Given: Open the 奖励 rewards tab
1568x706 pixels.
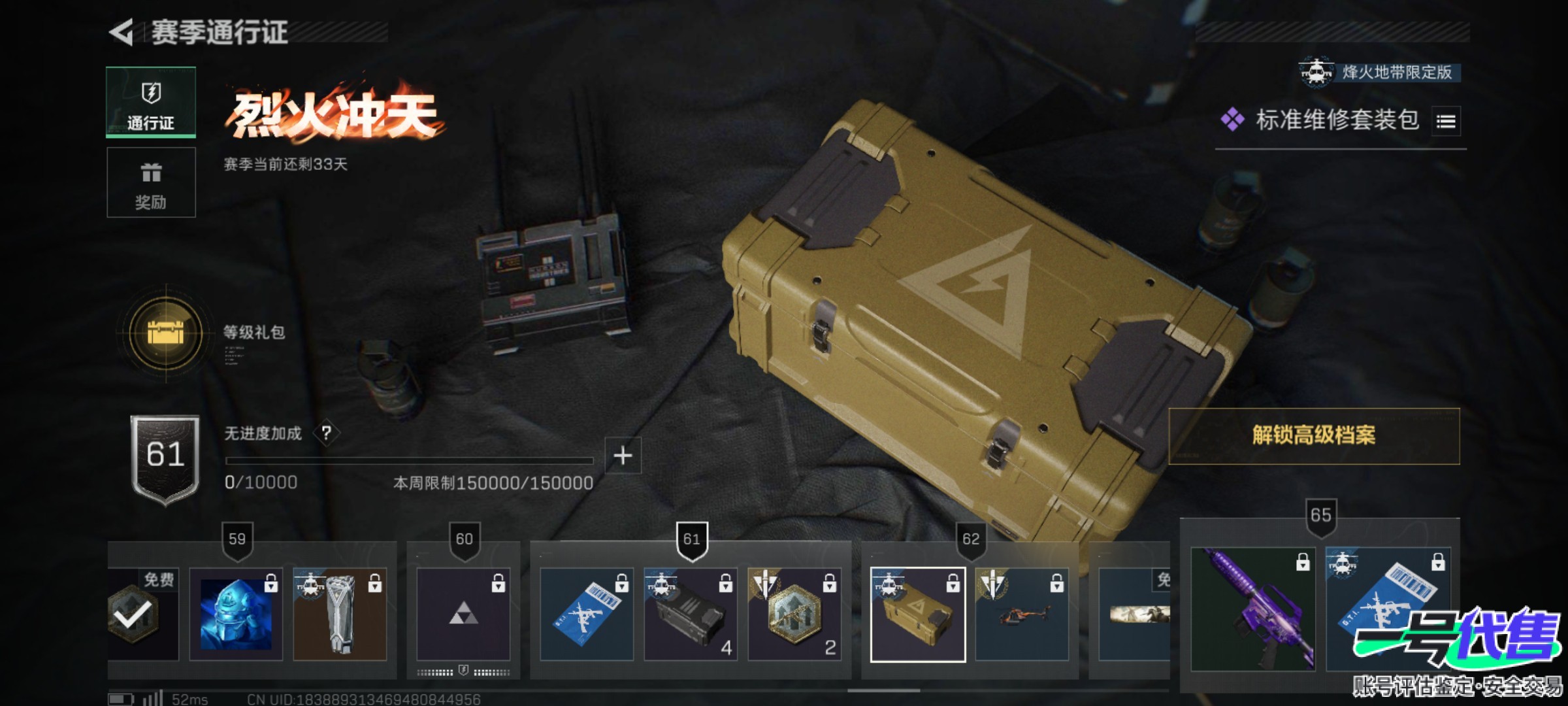Looking at the screenshot, I should pyautogui.click(x=151, y=182).
